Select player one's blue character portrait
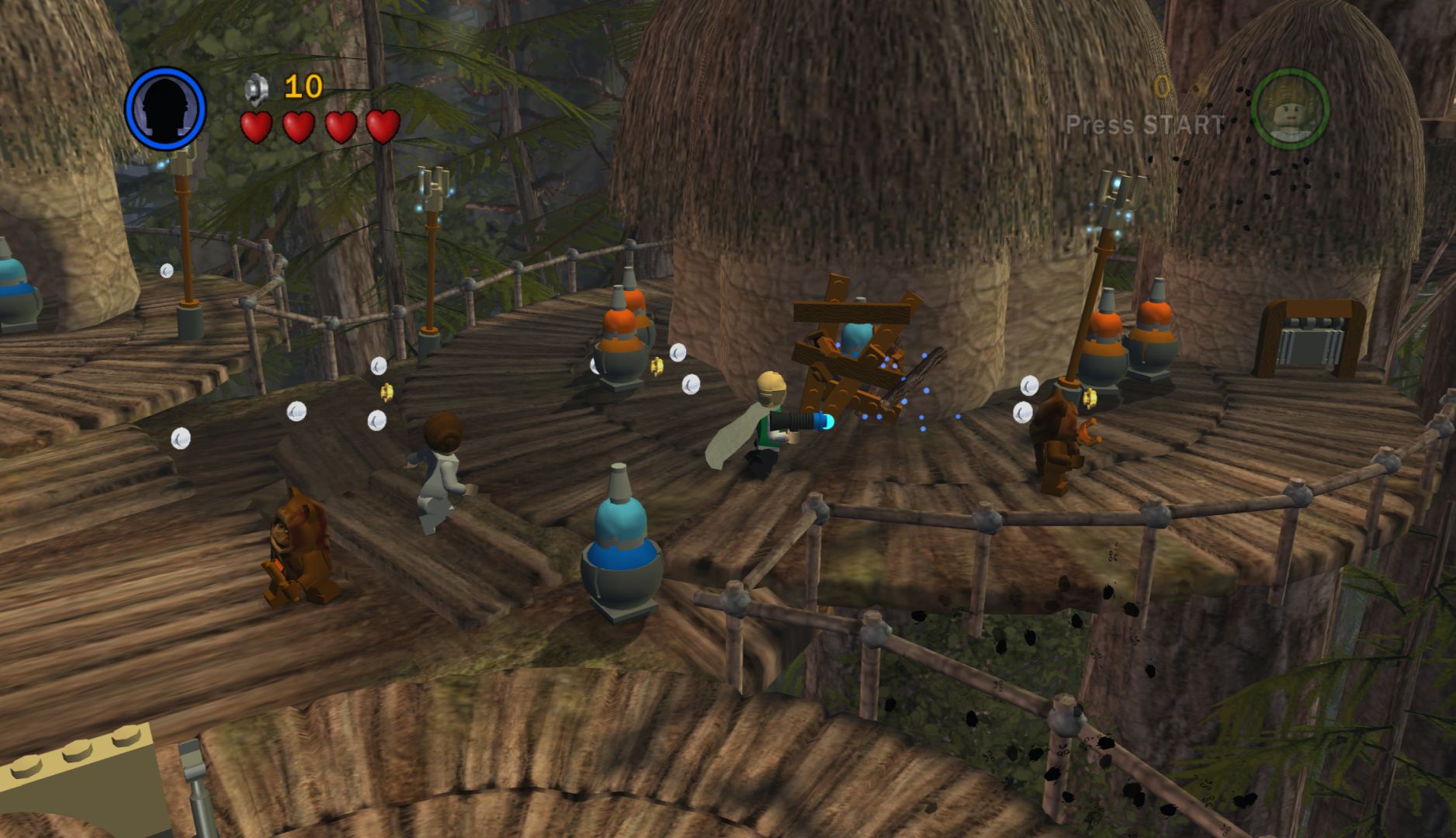The height and width of the screenshot is (838, 1456). coord(165,109)
